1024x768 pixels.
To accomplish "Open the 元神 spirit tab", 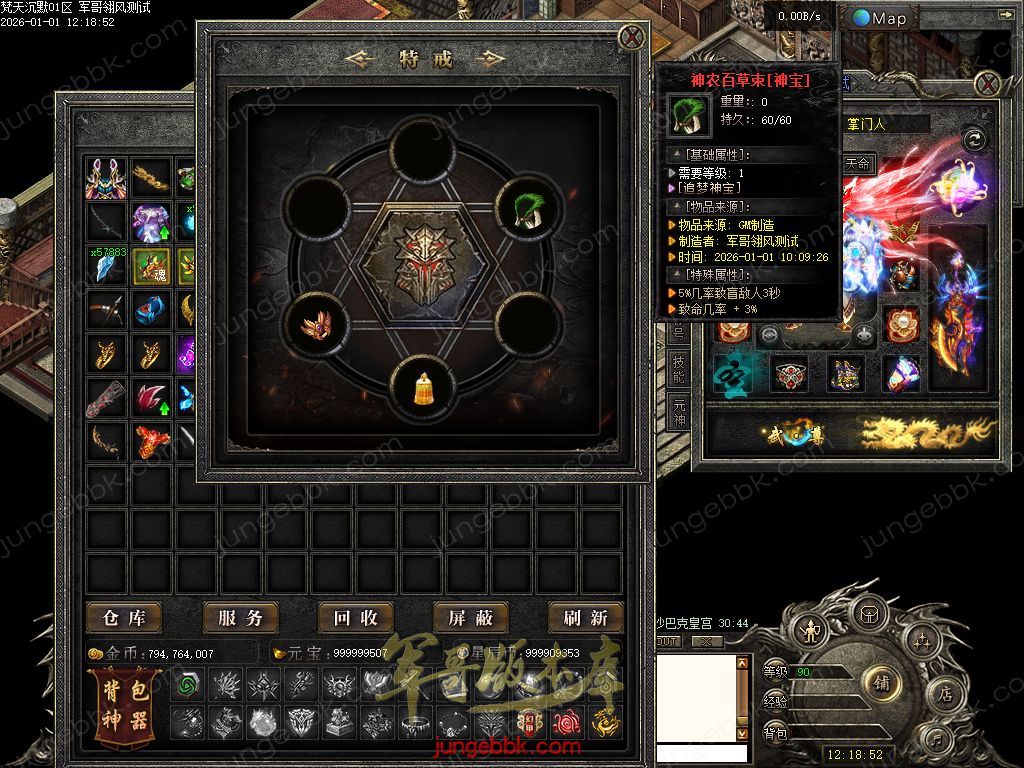I will 678,412.
